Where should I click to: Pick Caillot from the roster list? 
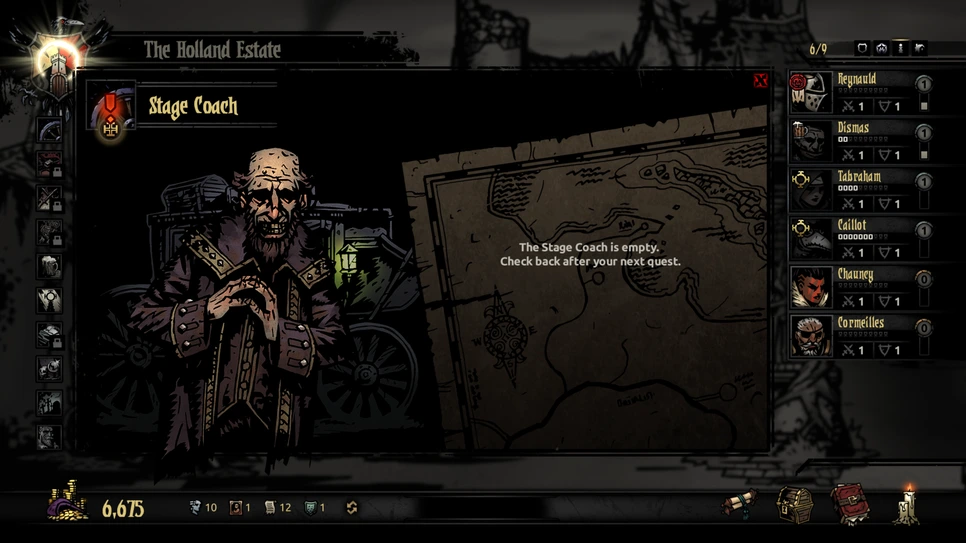click(x=856, y=239)
